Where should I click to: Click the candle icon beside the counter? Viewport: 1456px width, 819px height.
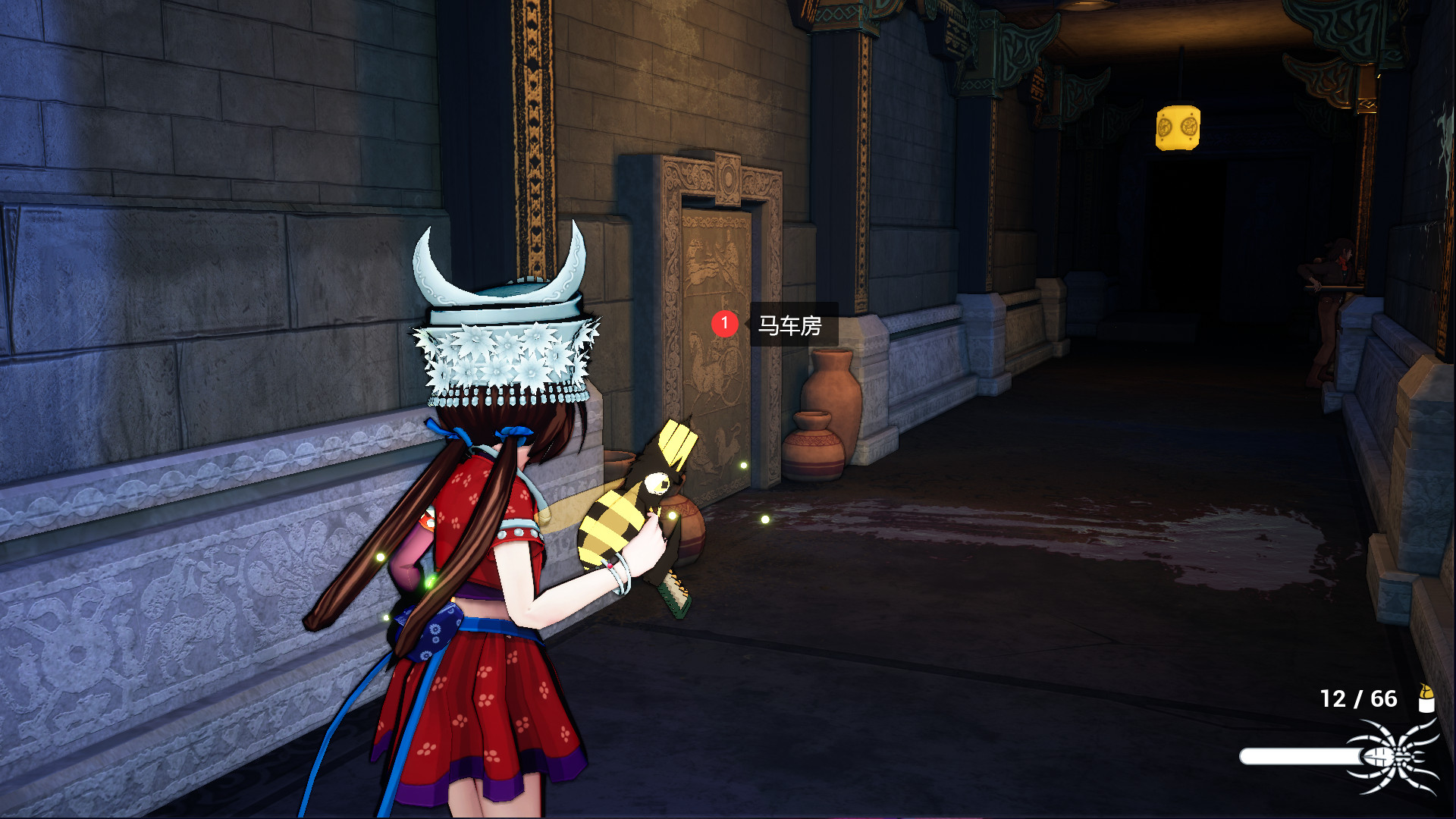point(1426,698)
